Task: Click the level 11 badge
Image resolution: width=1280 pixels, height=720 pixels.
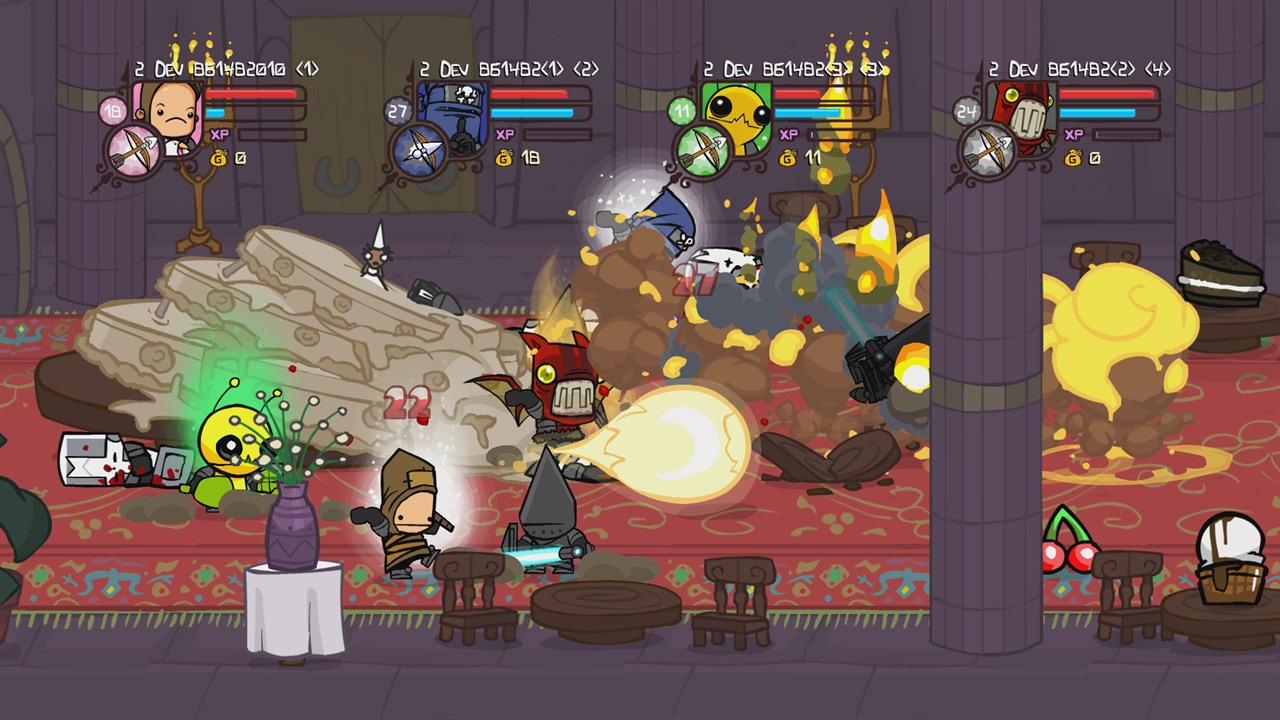Action: pyautogui.click(x=682, y=111)
